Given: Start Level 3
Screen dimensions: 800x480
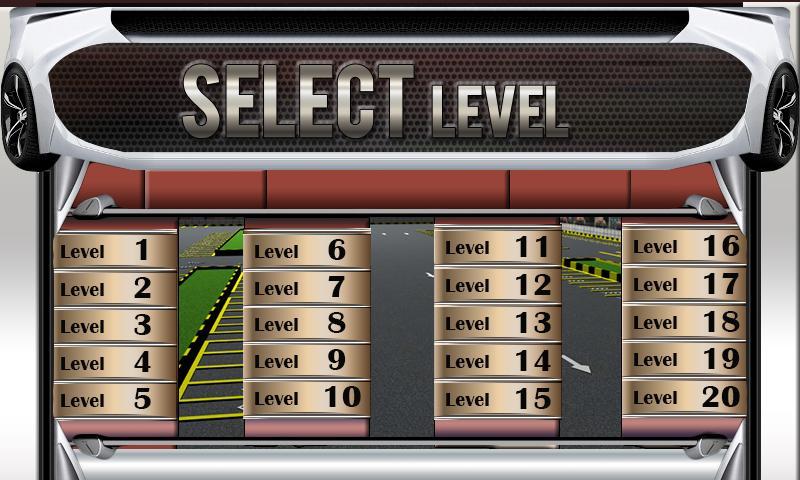Looking at the screenshot, I should 114,325.
